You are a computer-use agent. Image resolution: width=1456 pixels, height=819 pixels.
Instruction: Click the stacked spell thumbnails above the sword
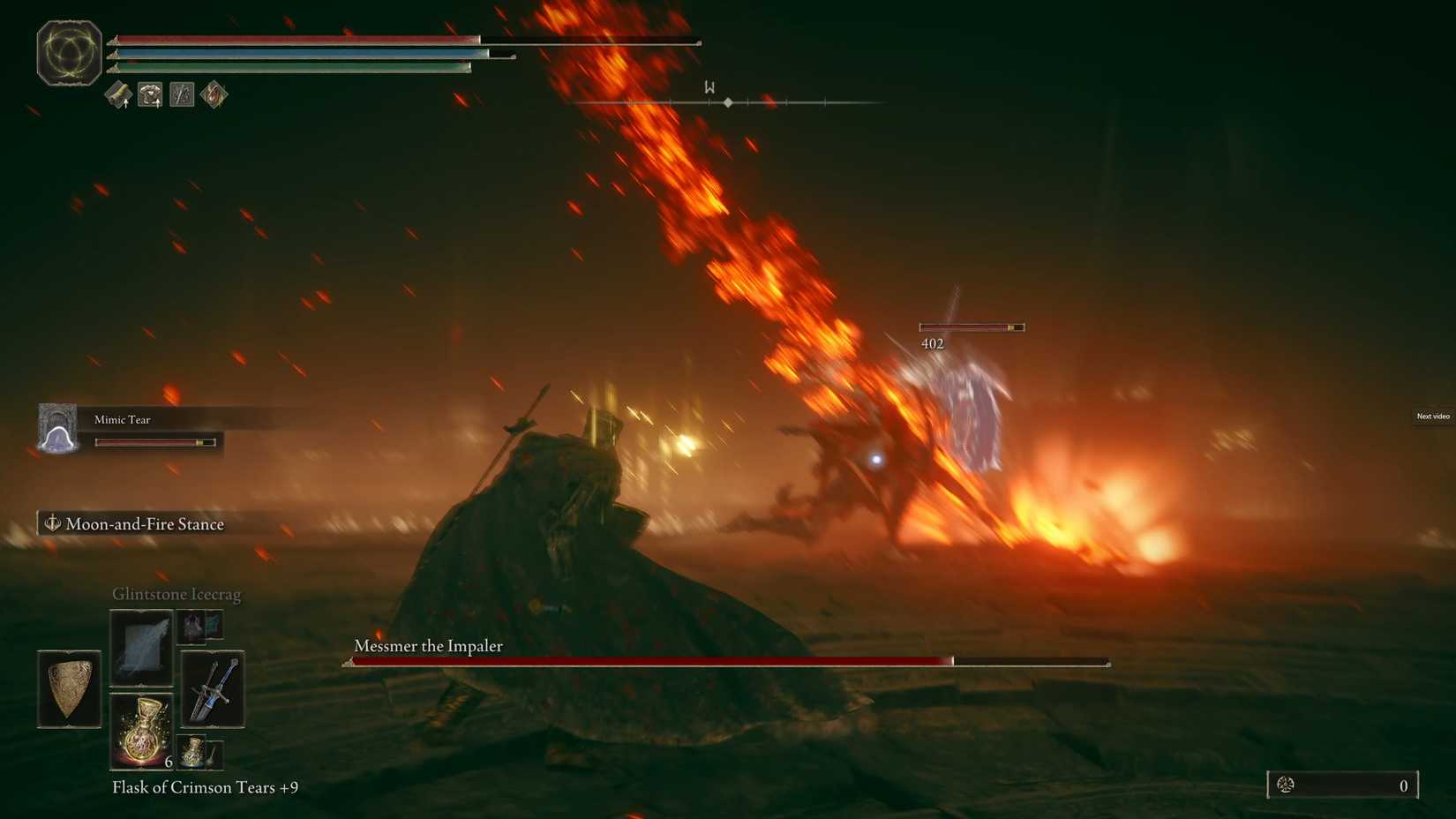click(199, 626)
